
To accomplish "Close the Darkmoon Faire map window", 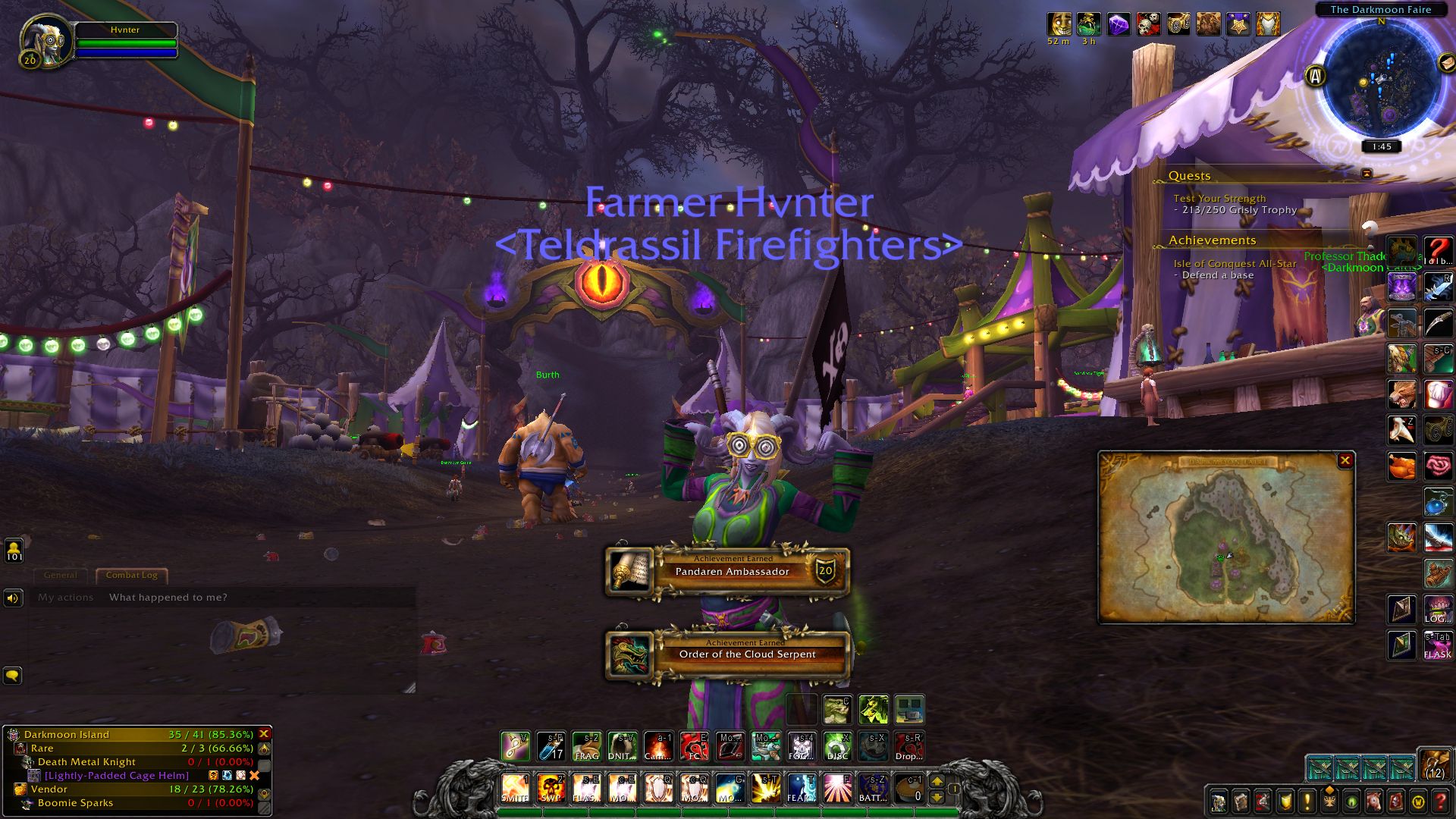I will point(1345,460).
